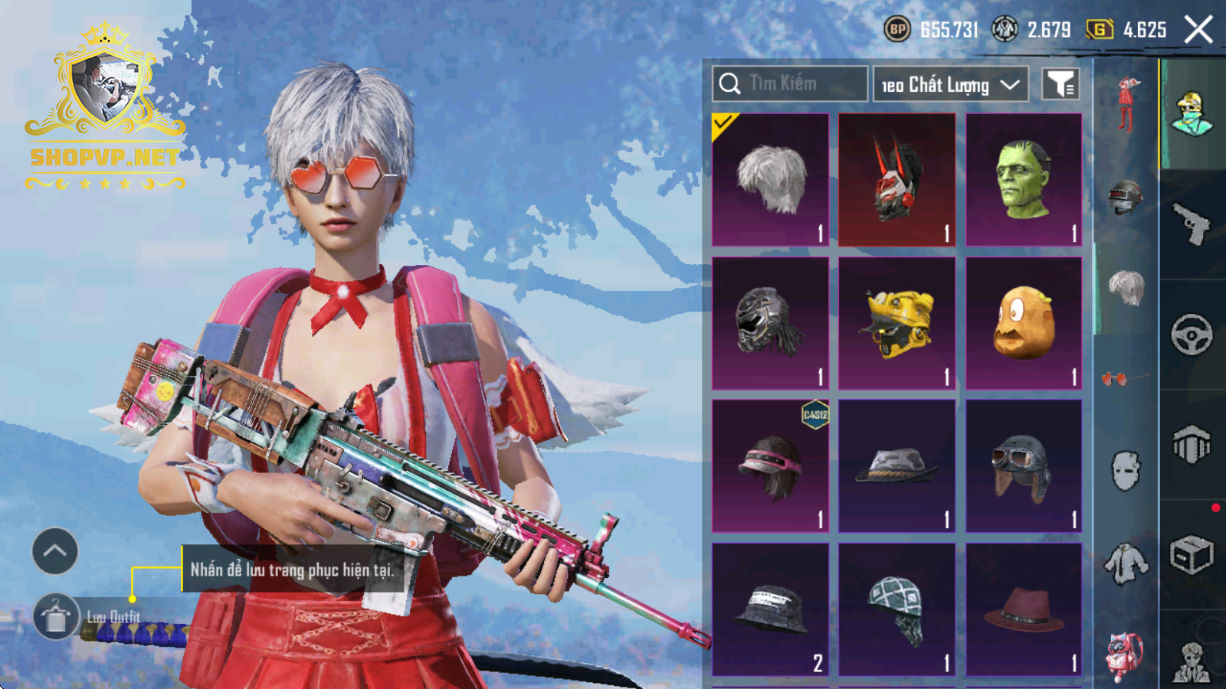The height and width of the screenshot is (689, 1226).
Task: Open the Chất Lượng sort dropdown
Action: click(x=950, y=85)
